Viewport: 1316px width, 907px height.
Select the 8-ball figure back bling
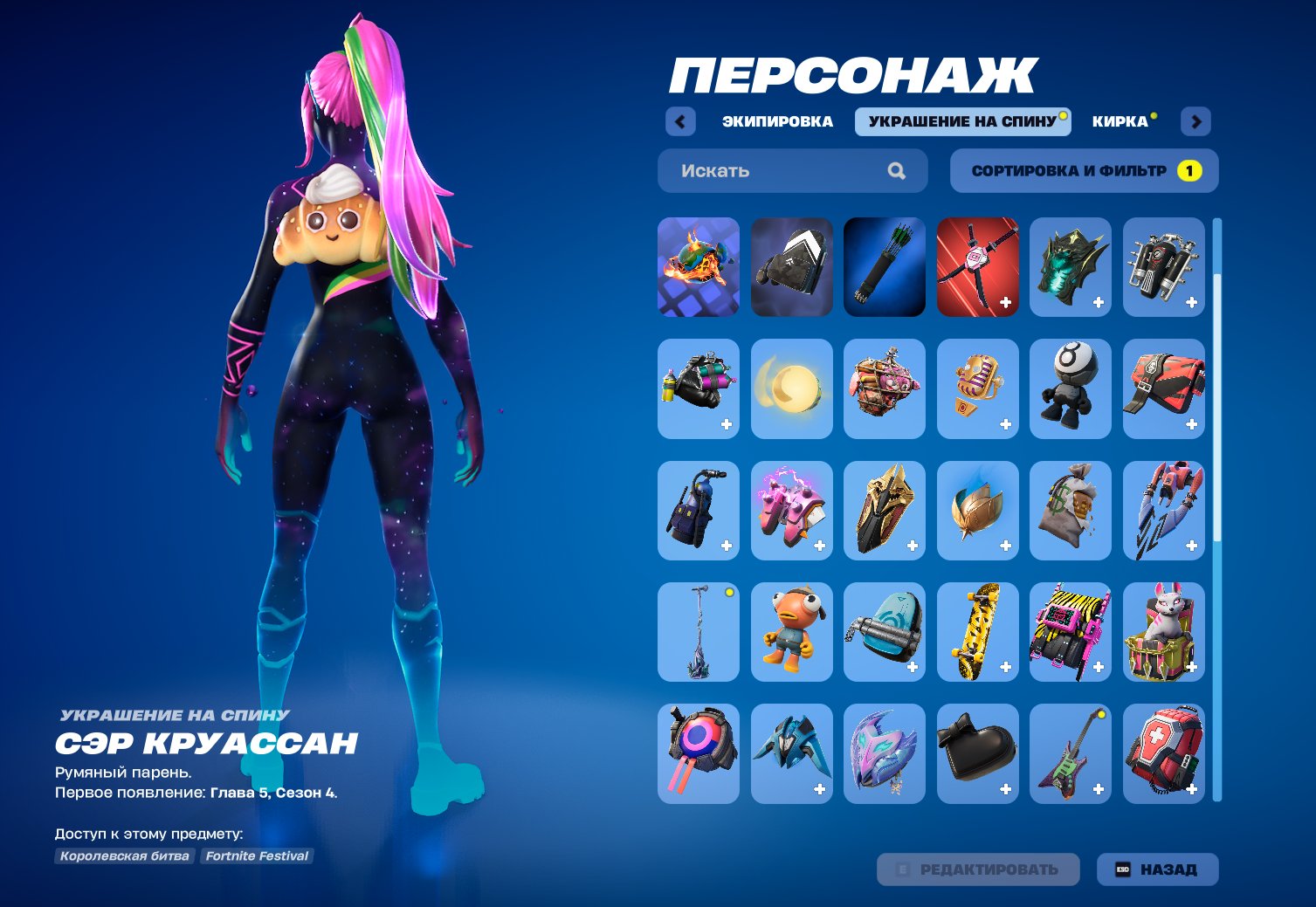pos(1071,389)
